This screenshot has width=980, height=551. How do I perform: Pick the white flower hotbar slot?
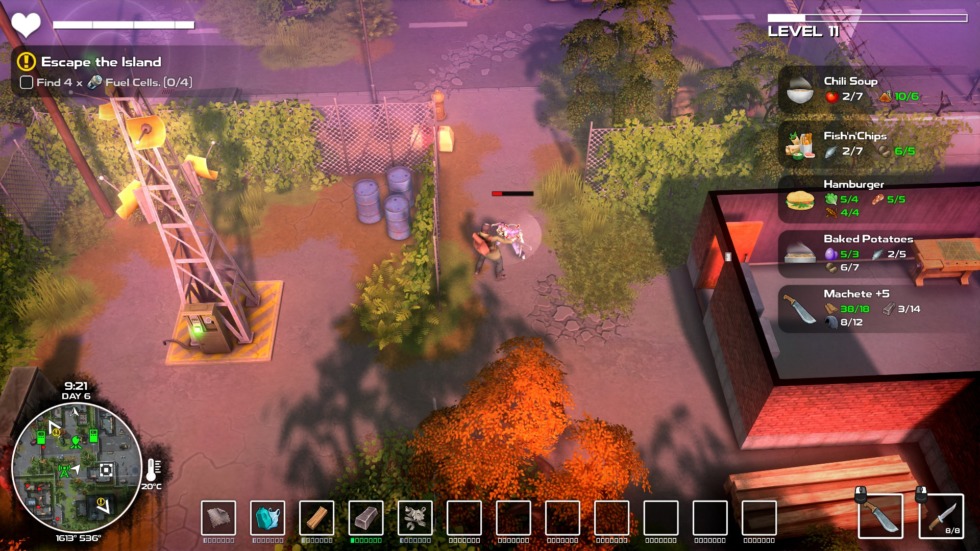[415, 518]
